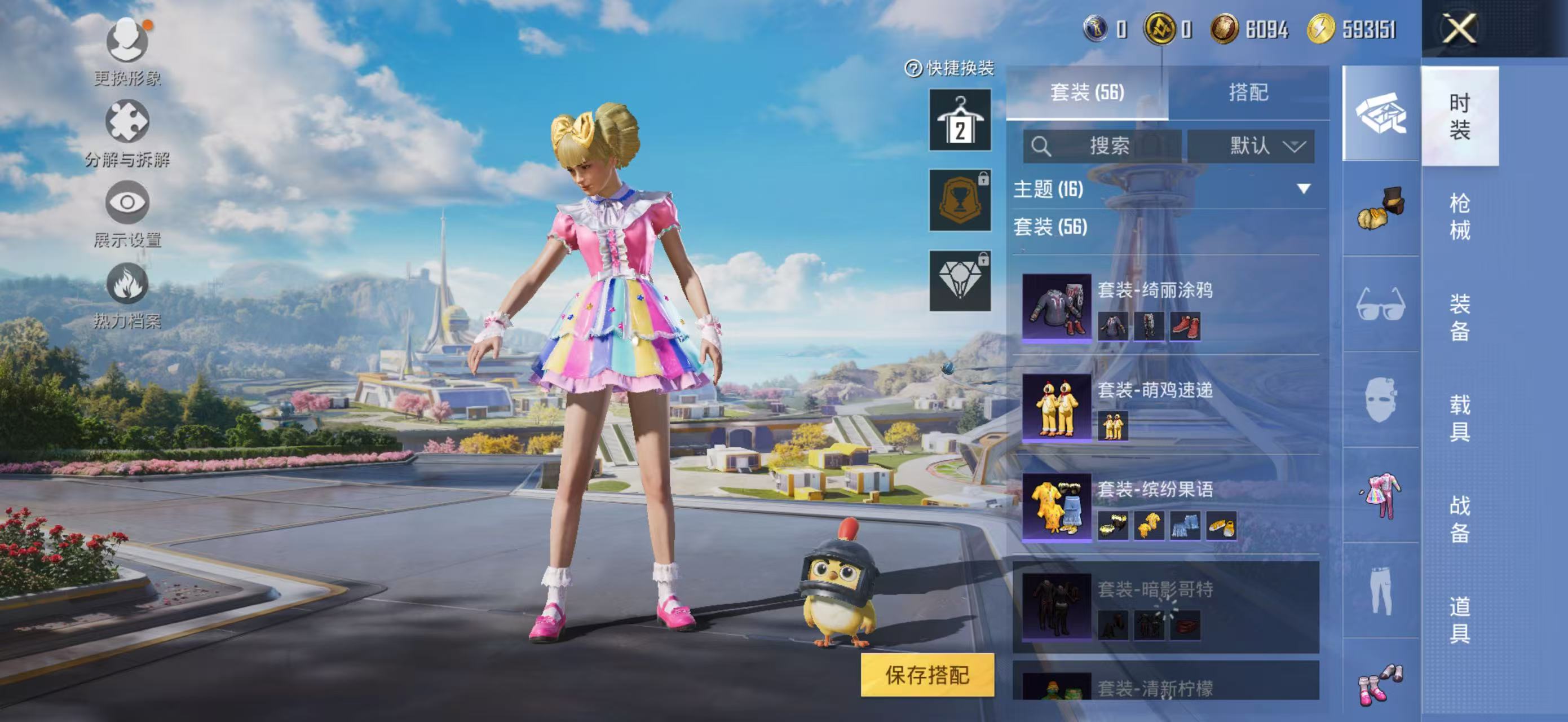Click the 搜索 search field
Viewport: 1568px width, 722px height.
[x=1102, y=146]
